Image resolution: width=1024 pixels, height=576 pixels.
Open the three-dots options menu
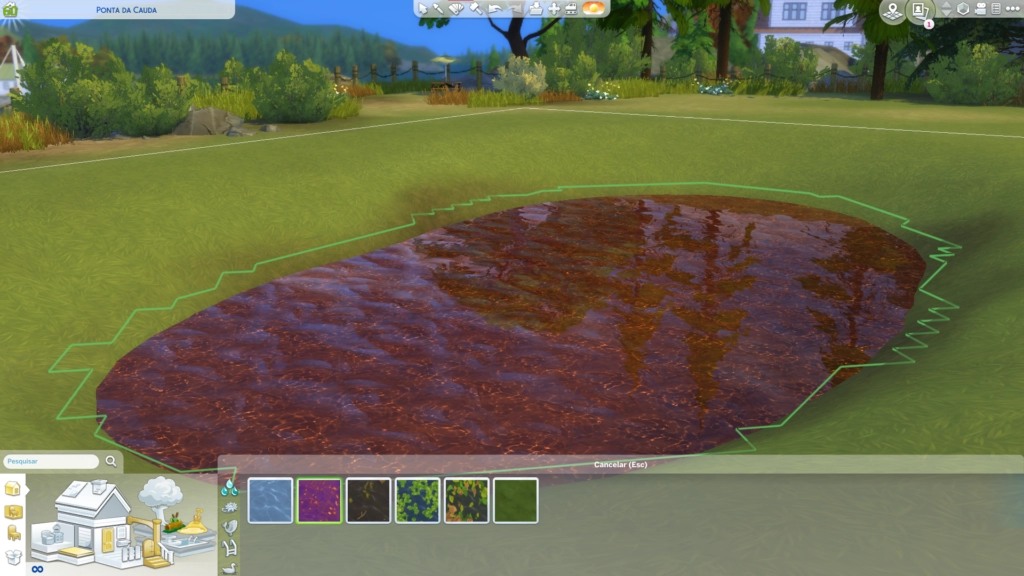click(1011, 9)
